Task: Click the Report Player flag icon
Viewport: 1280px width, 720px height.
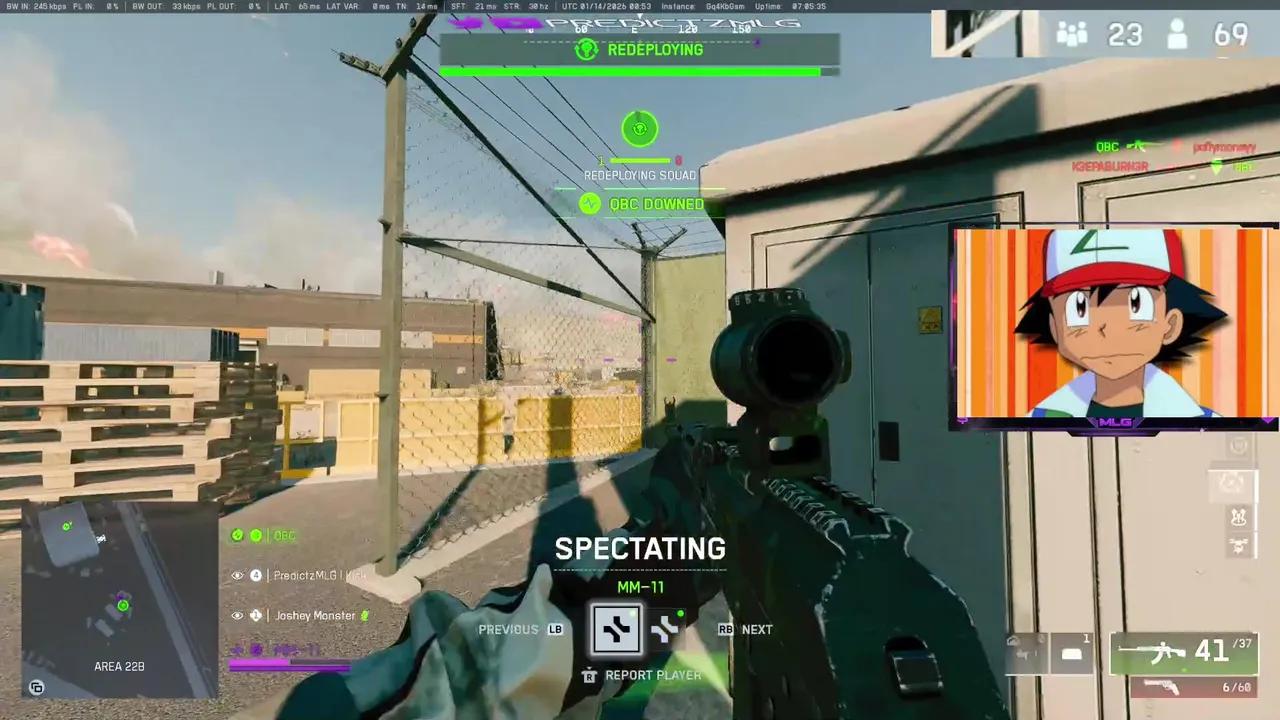Action: [589, 675]
